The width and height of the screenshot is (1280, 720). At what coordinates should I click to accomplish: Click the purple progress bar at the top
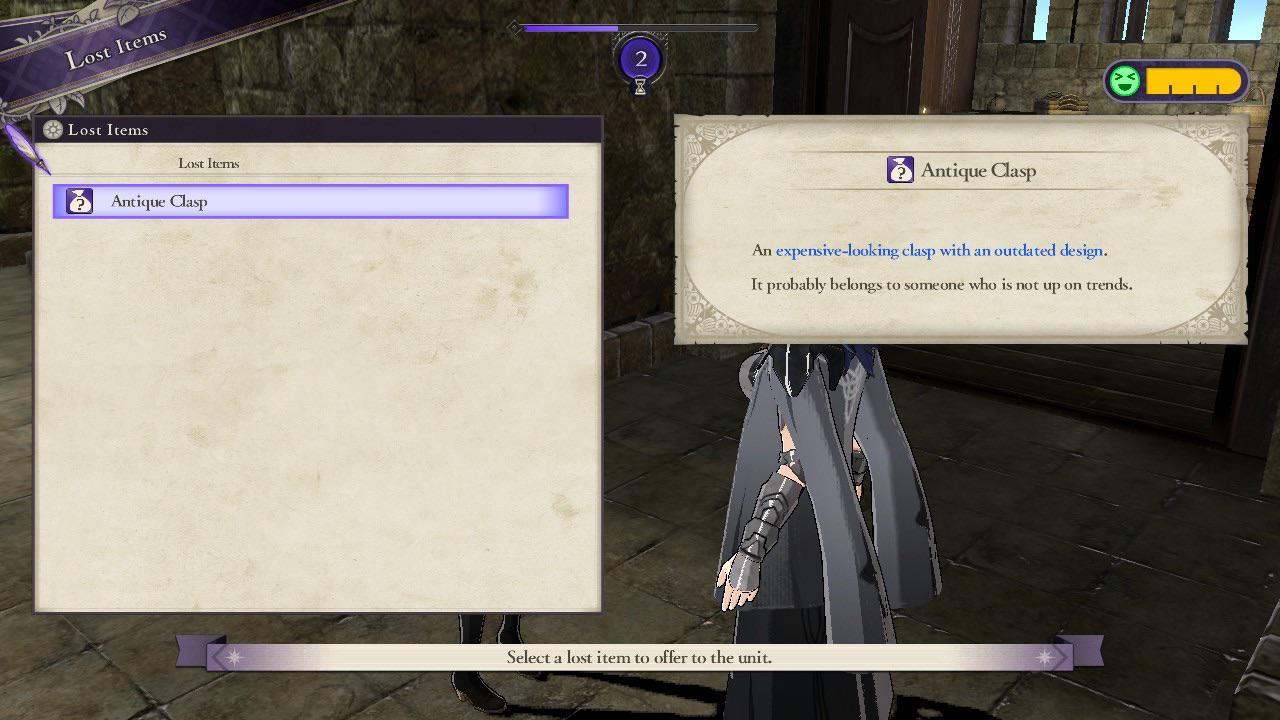click(570, 27)
